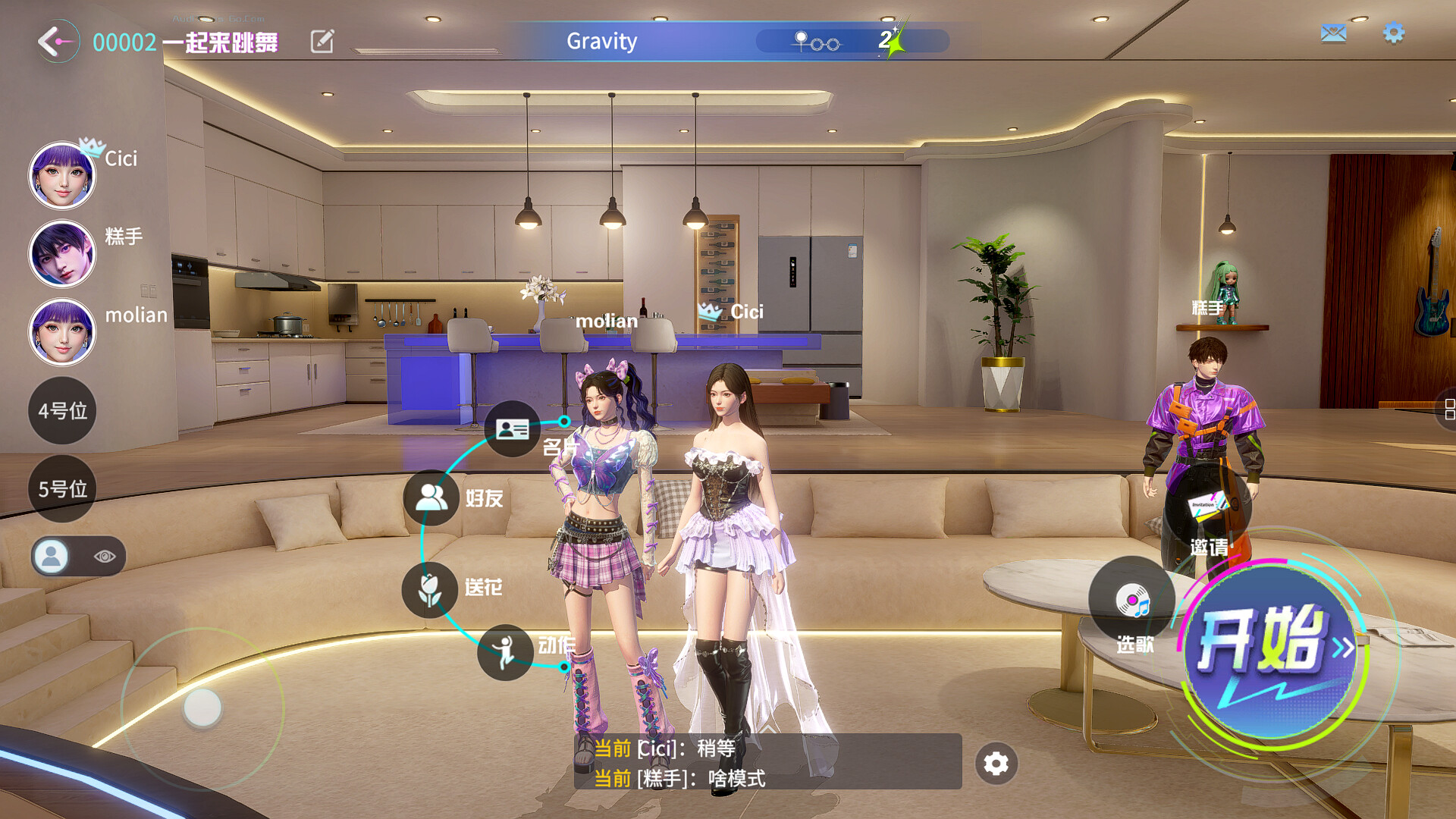Open the settings gear in top right
The image size is (1456, 819).
pyautogui.click(x=1394, y=33)
